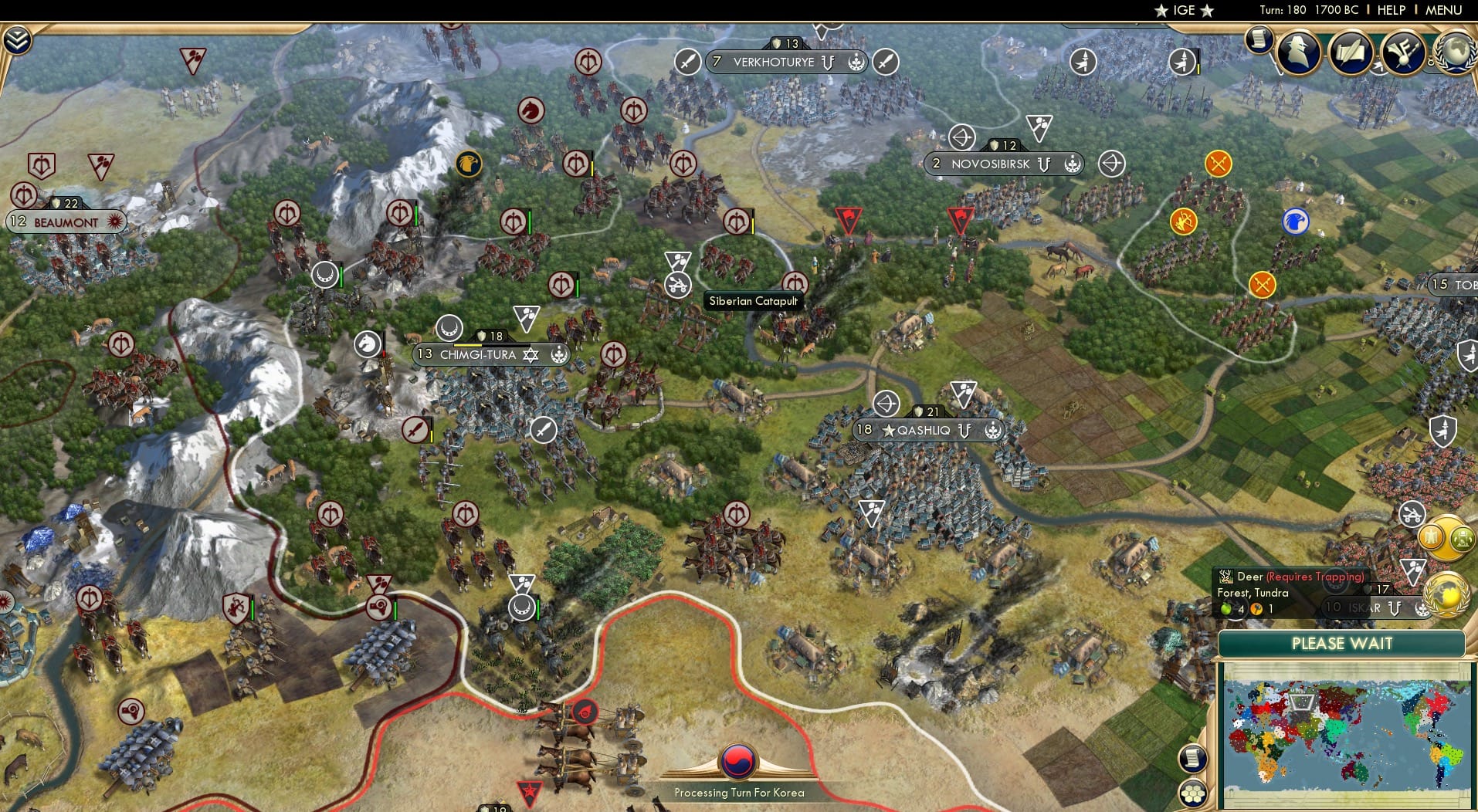This screenshot has width=1478, height=812.
Task: Open the MENU in the top bar
Action: point(1442,10)
